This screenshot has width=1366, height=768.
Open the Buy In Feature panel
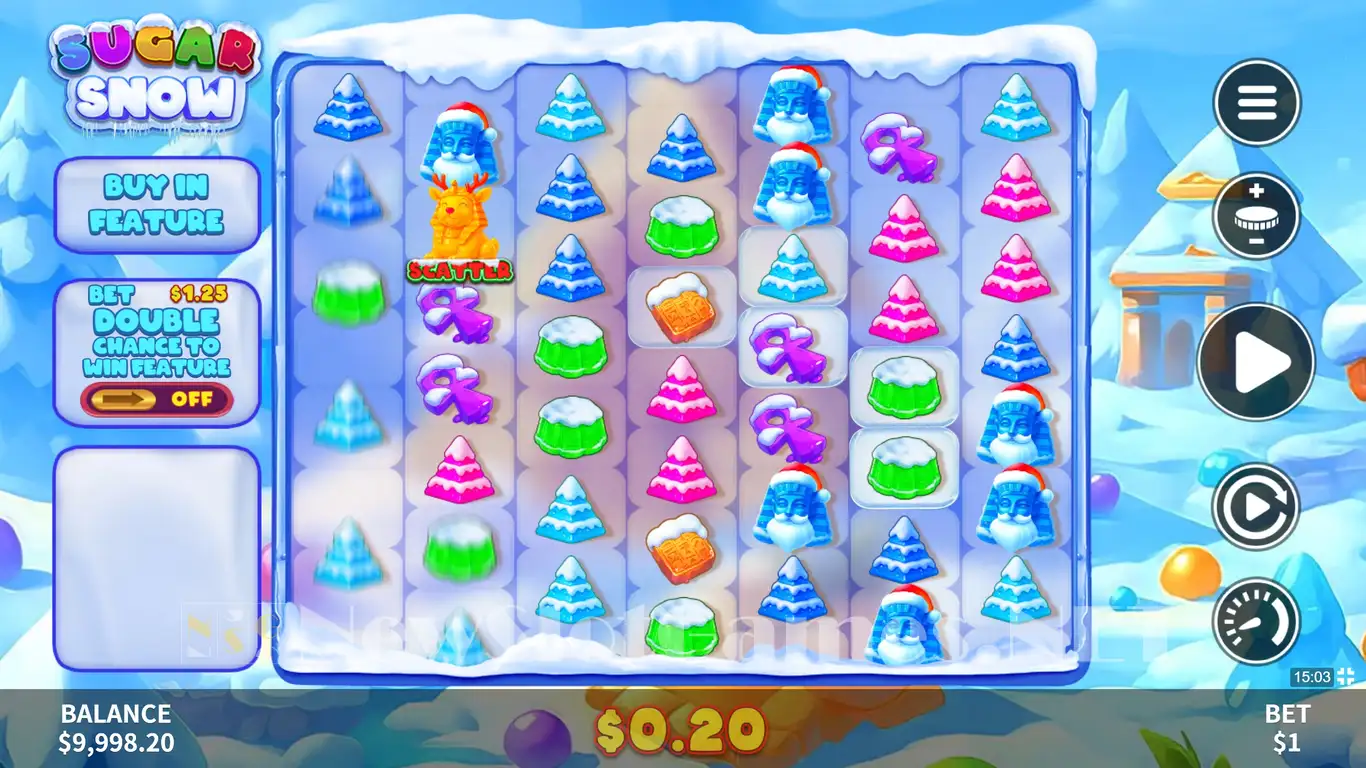(x=156, y=204)
